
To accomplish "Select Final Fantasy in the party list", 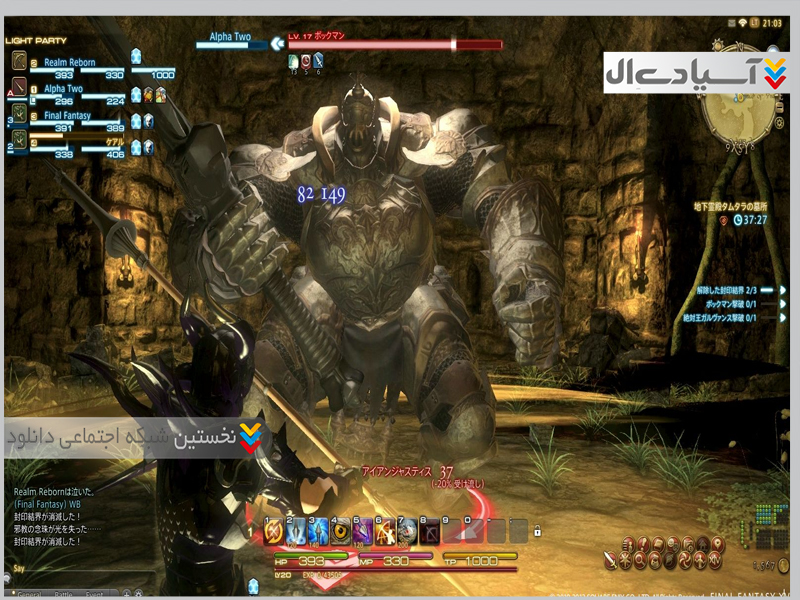I will [68, 115].
